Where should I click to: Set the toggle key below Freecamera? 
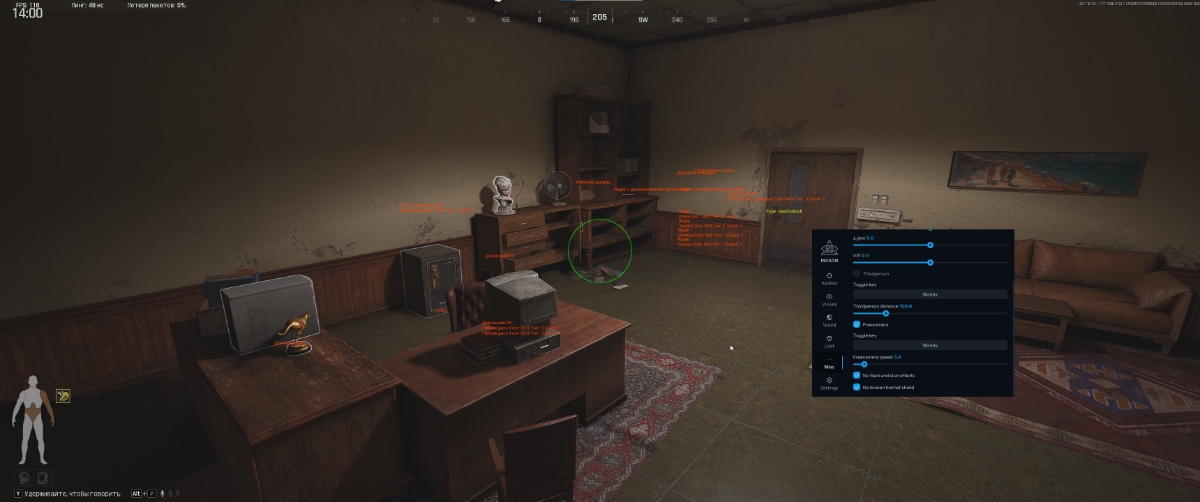click(930, 345)
